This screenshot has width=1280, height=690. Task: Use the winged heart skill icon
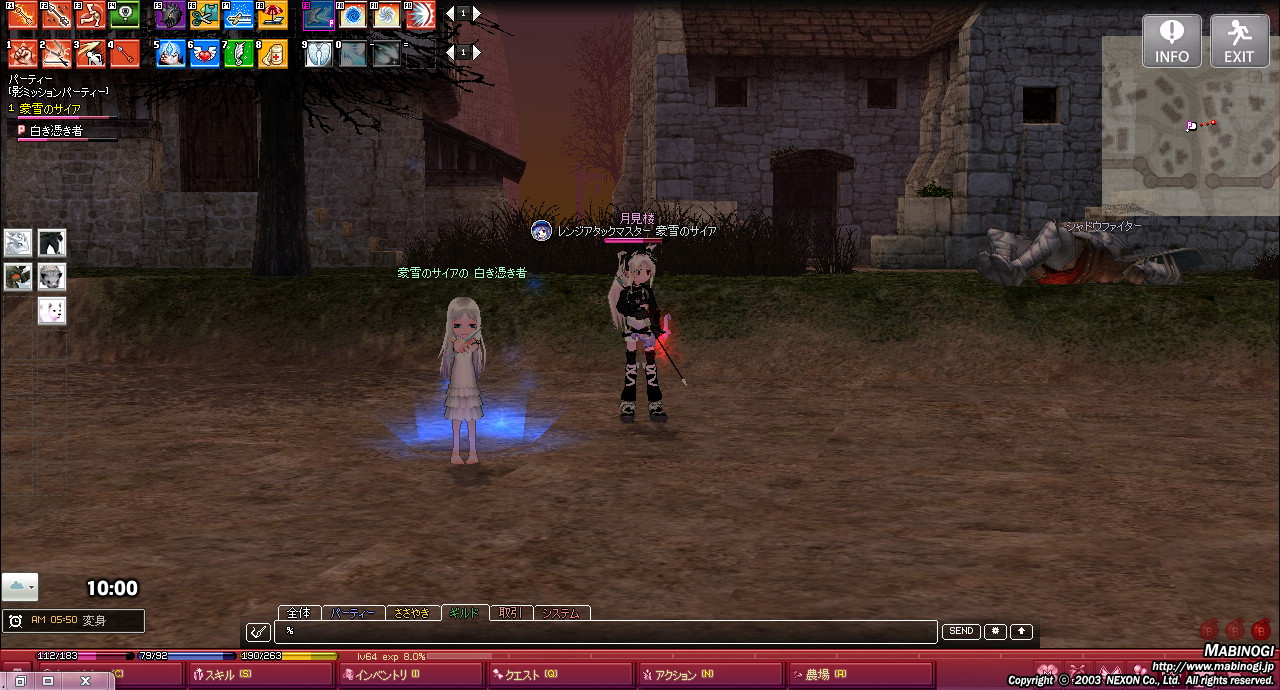(x=205, y=53)
